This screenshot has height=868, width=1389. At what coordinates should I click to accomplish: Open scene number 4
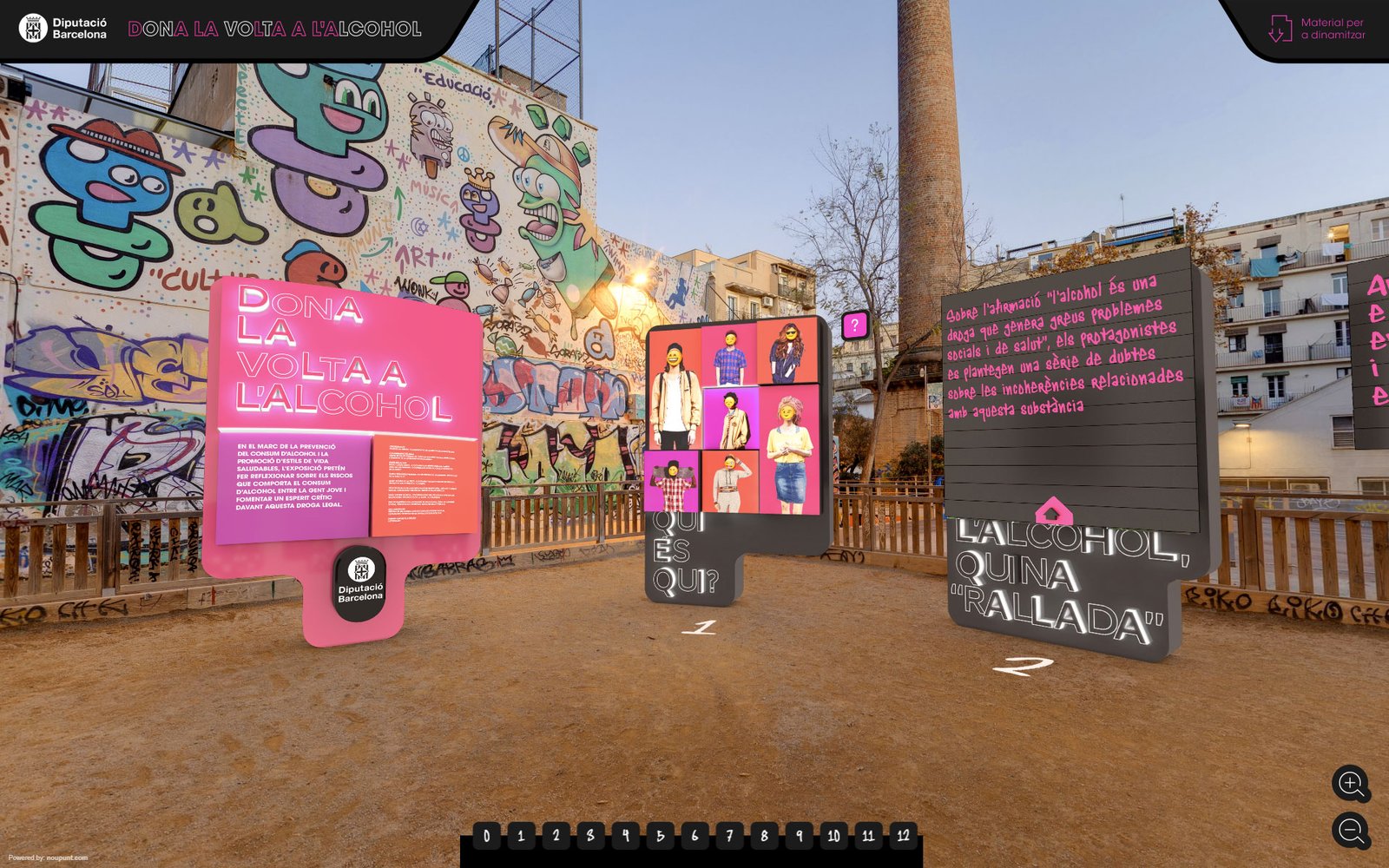click(625, 836)
